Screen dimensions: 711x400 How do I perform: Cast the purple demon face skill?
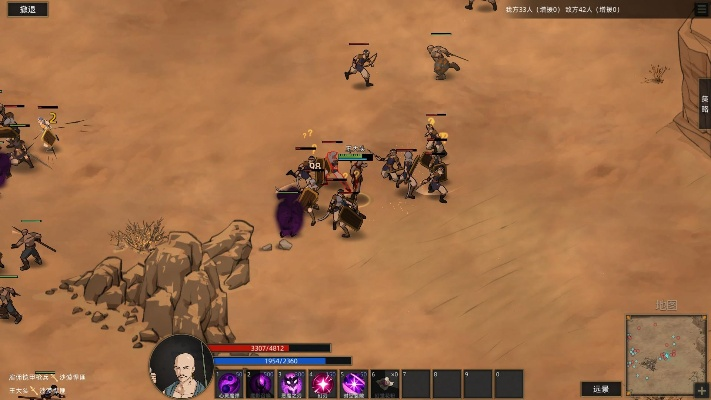292,384
